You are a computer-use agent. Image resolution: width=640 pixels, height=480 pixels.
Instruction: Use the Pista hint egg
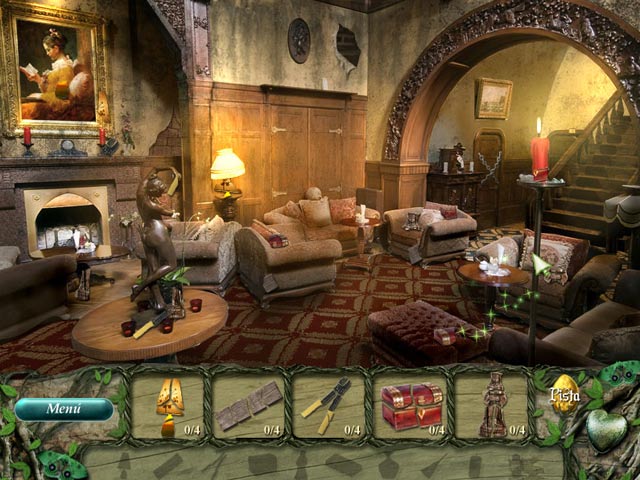click(566, 395)
